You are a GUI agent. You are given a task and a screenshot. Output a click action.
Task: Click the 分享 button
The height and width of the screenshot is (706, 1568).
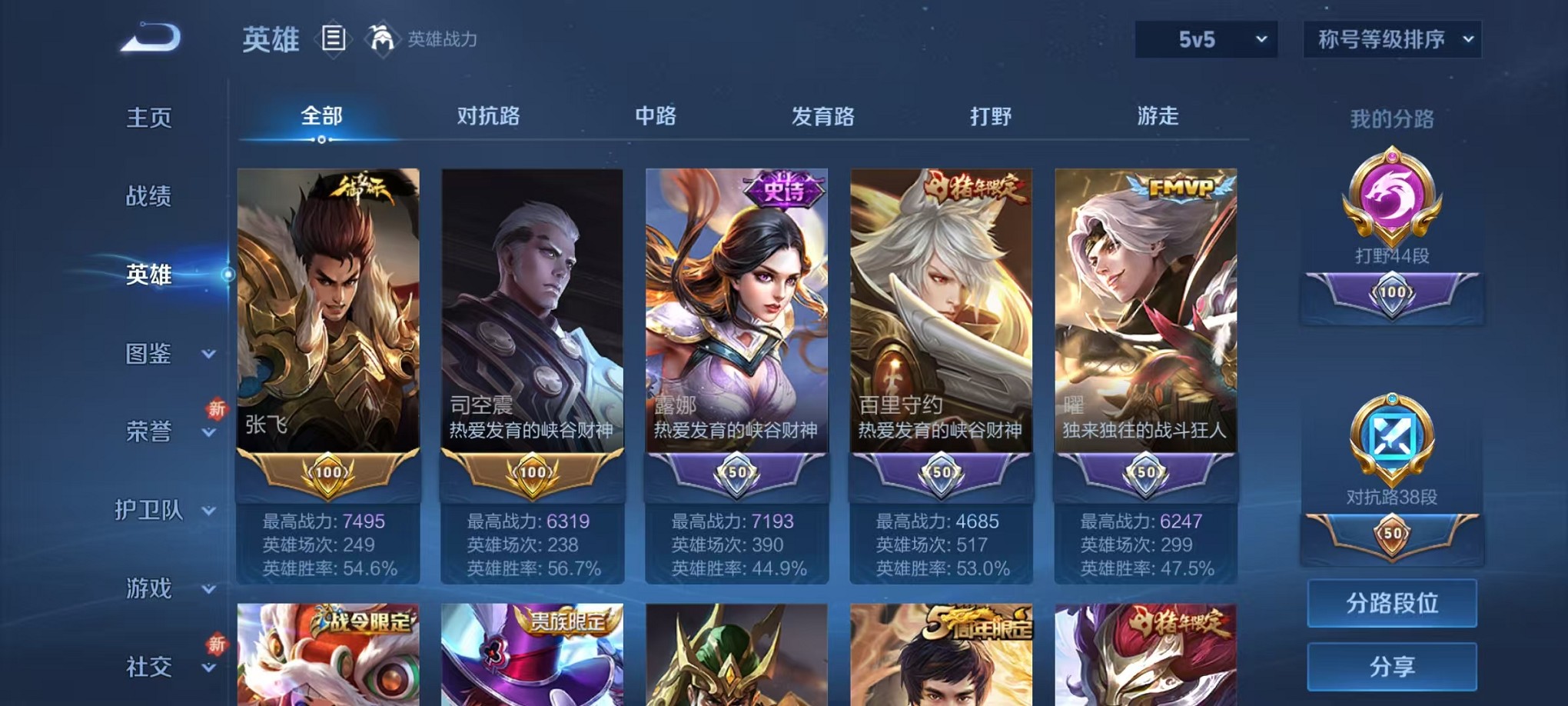point(1391,665)
